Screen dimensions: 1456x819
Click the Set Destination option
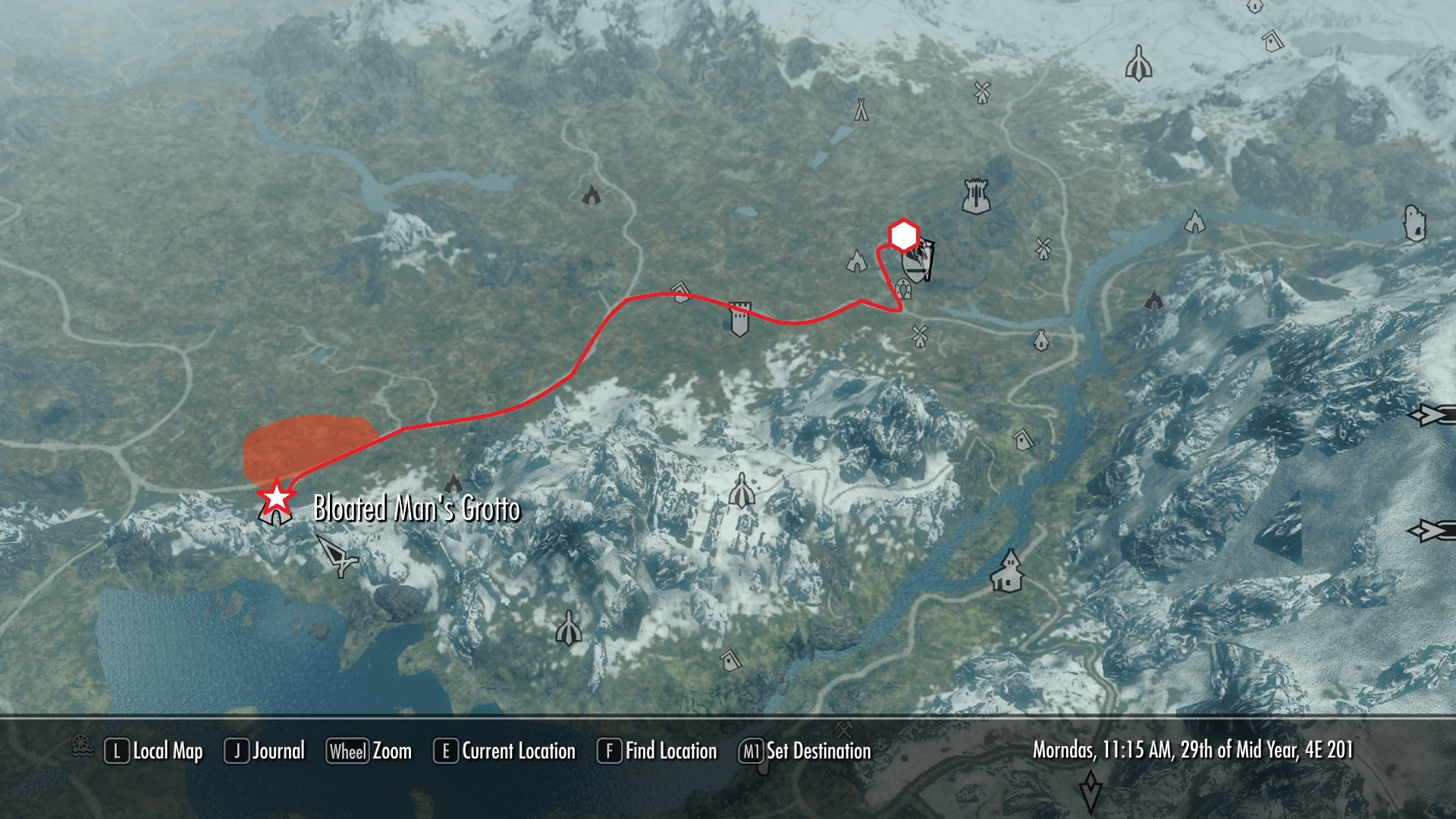805,751
